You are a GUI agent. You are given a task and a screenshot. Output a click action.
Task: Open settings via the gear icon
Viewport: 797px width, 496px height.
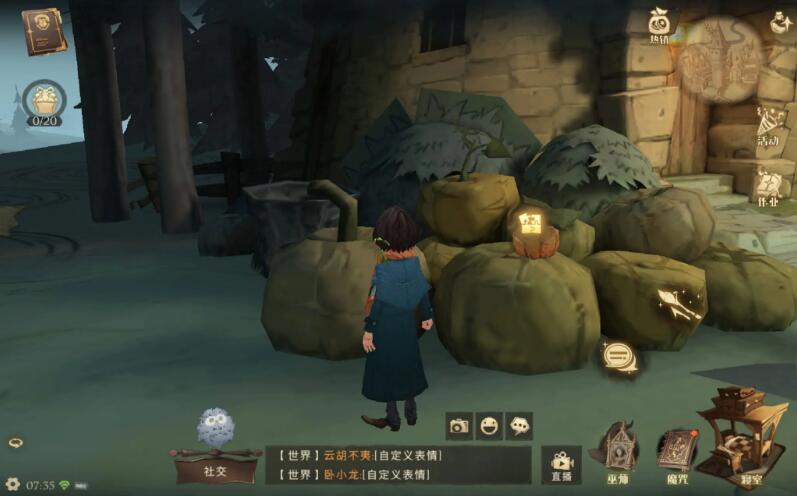pos(13,484)
